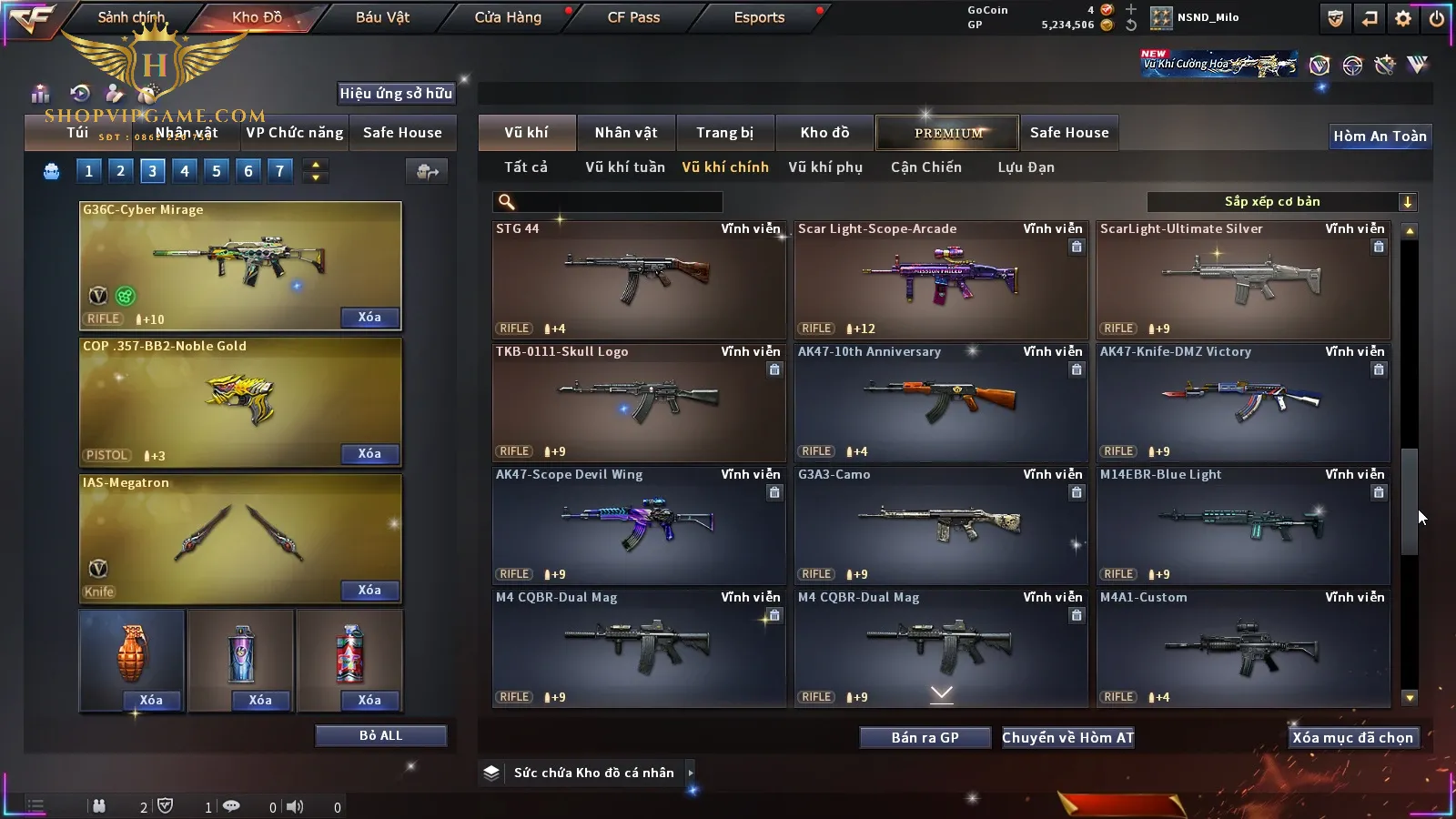Switch to bag slot 5
This screenshot has width=1456, height=819.
pyautogui.click(x=217, y=171)
